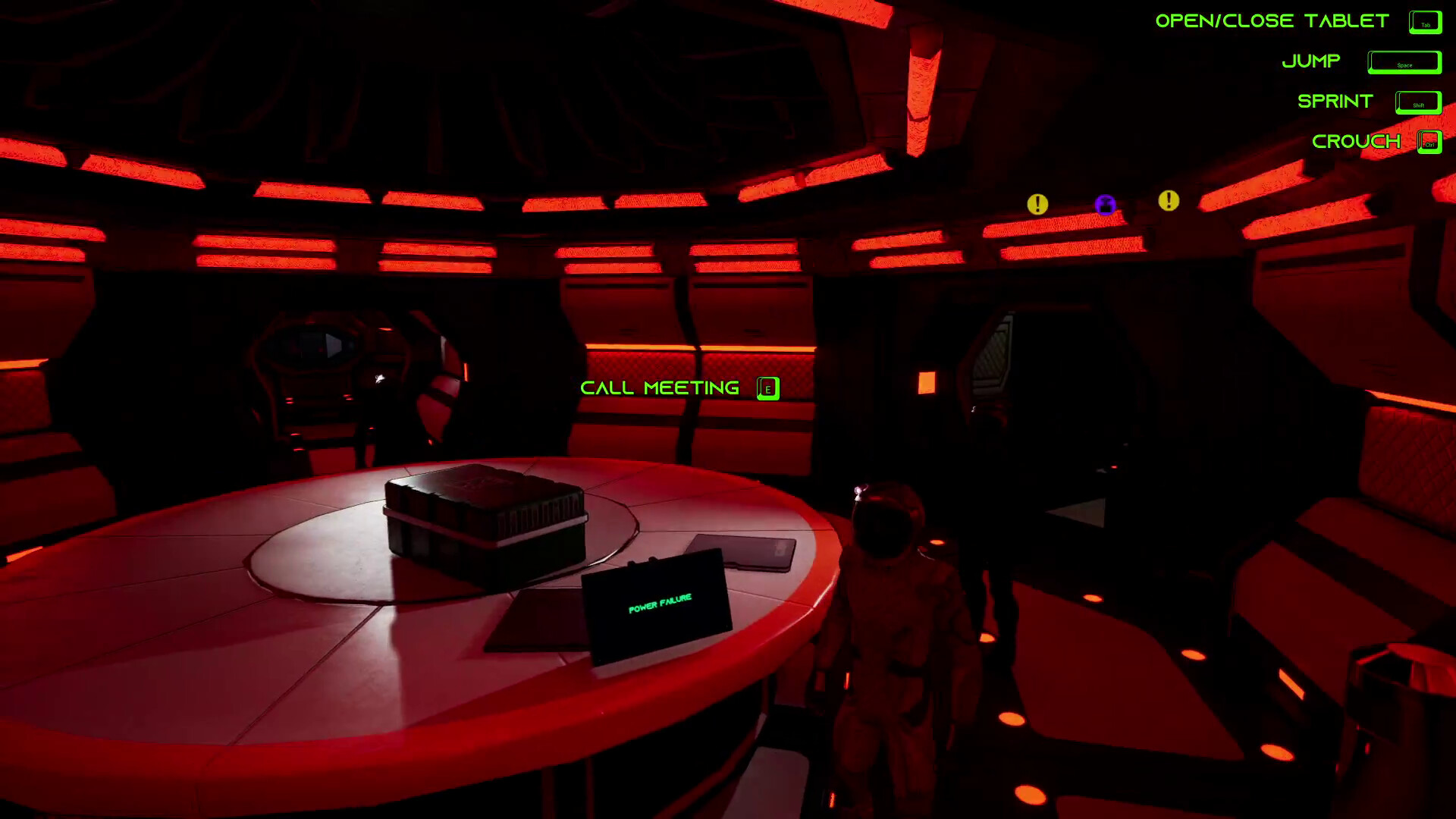Click the E key icon beside CALL MEETING
This screenshot has width=1456, height=819.
coord(767,388)
